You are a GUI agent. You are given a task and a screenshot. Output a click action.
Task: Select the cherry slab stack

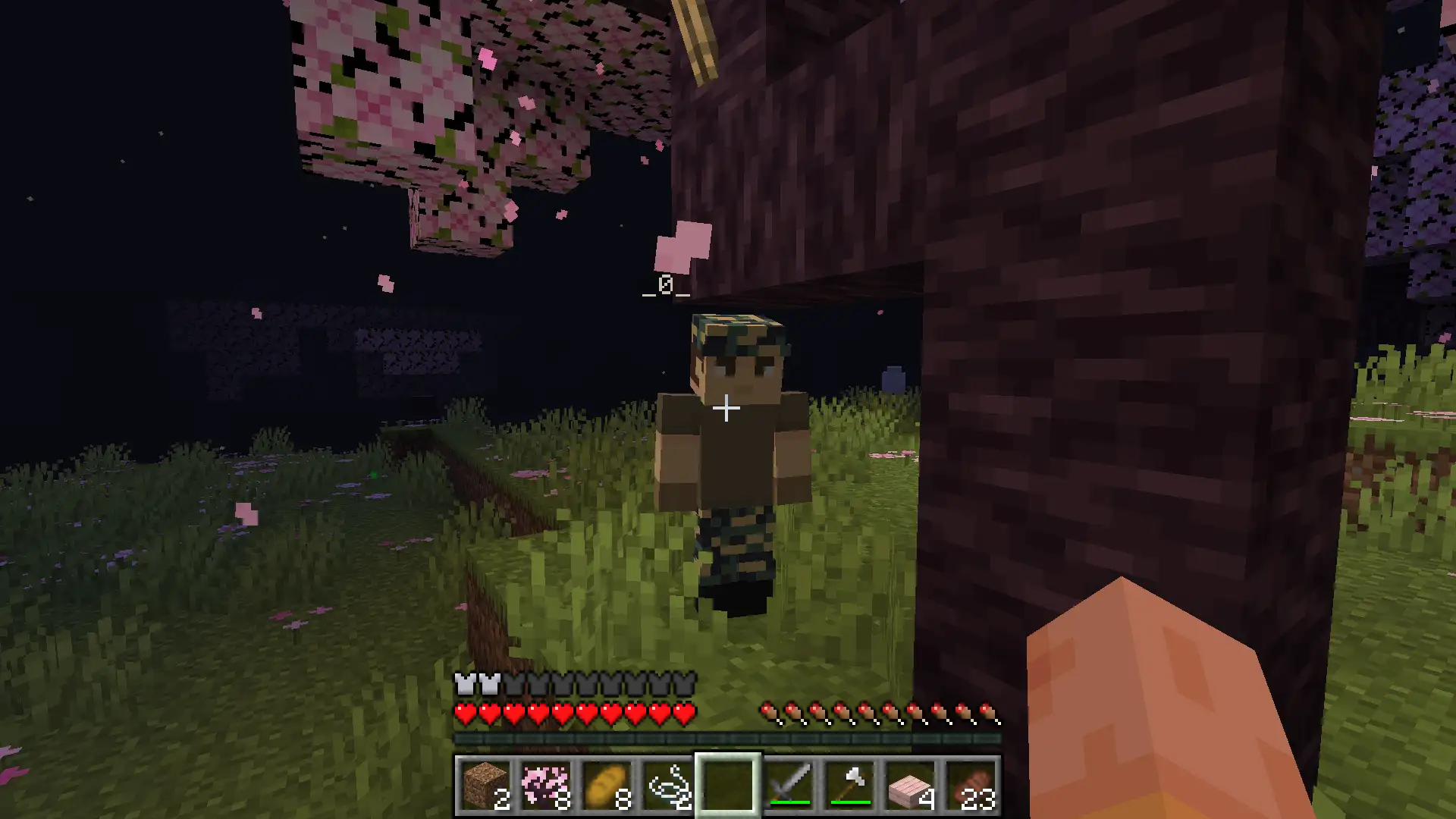tap(910, 785)
